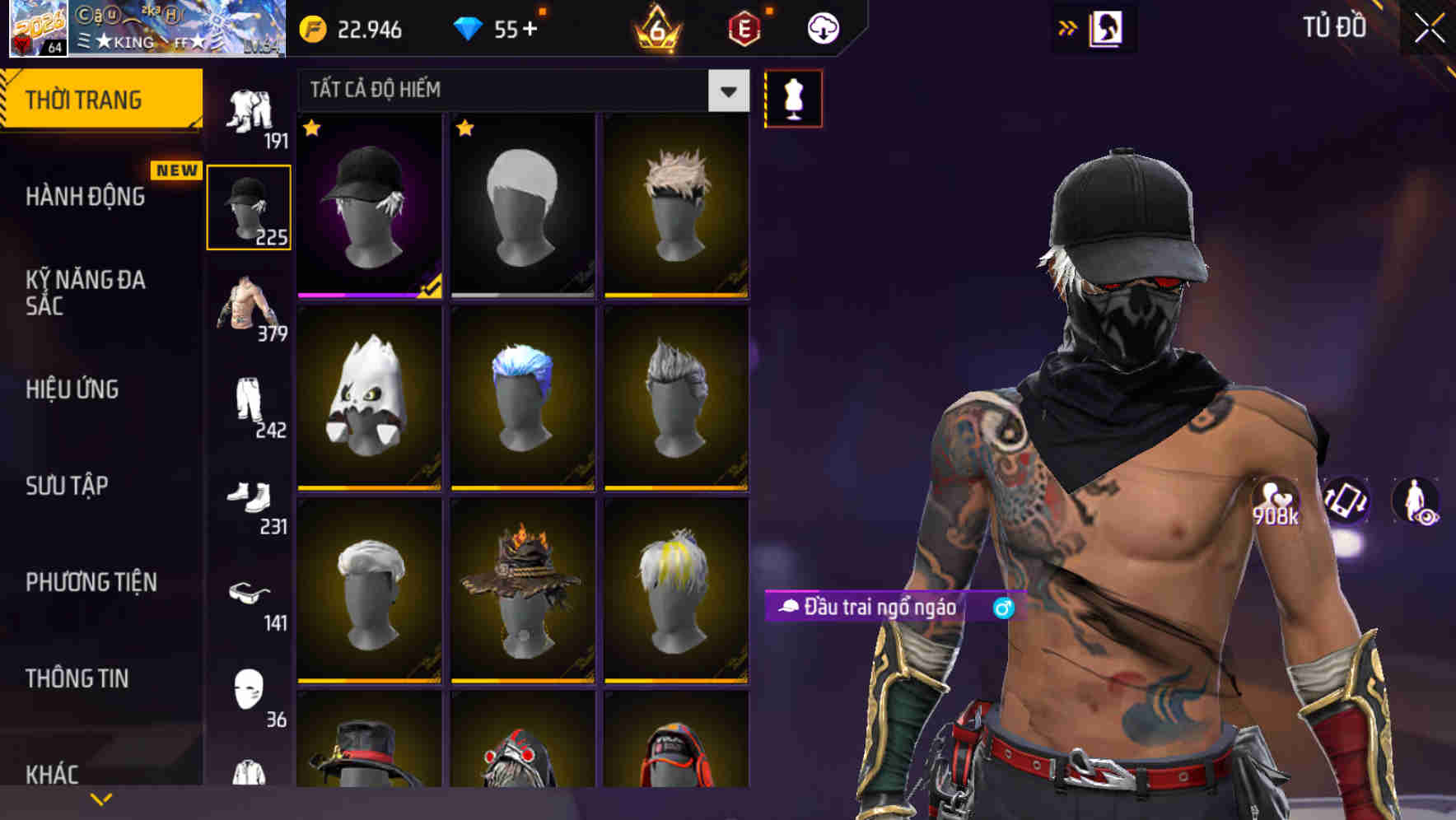The width and height of the screenshot is (1456, 820).
Task: Click the wardrobe character preview icon beside the arrows
Action: click(1104, 27)
